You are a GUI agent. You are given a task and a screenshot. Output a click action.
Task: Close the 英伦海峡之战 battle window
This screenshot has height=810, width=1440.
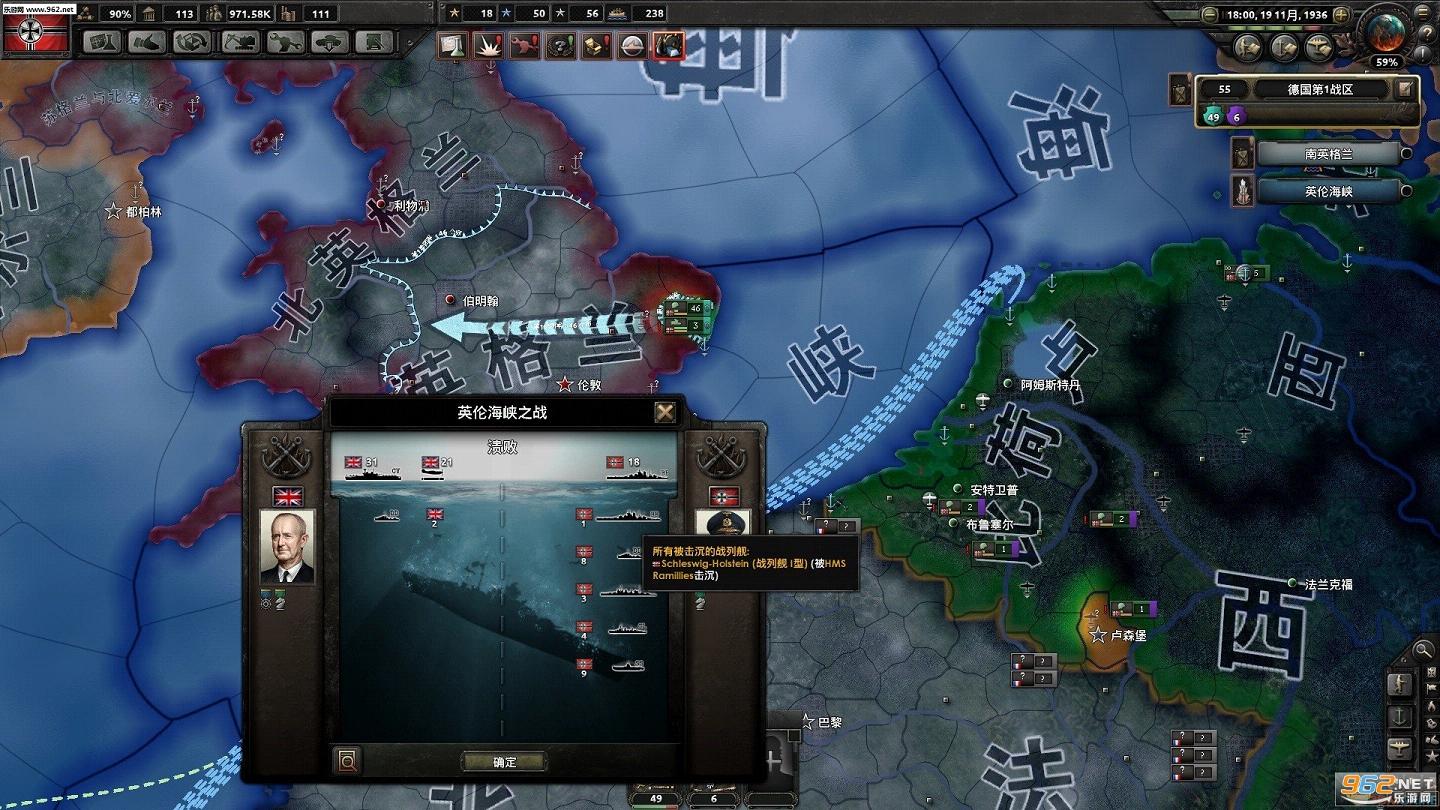[665, 412]
